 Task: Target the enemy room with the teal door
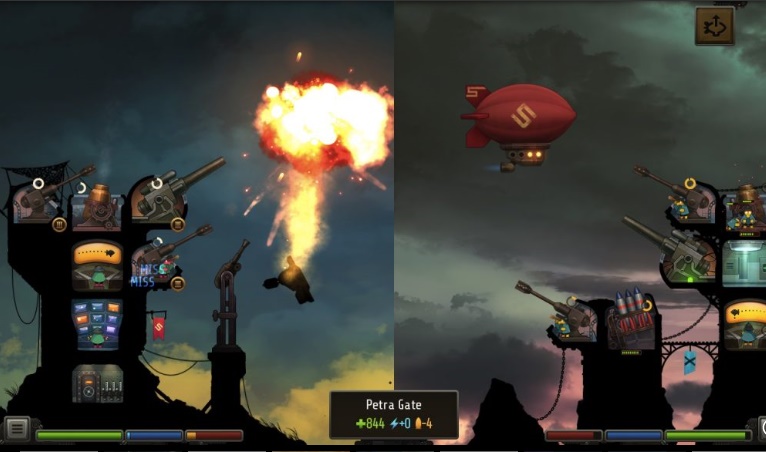[744, 262]
